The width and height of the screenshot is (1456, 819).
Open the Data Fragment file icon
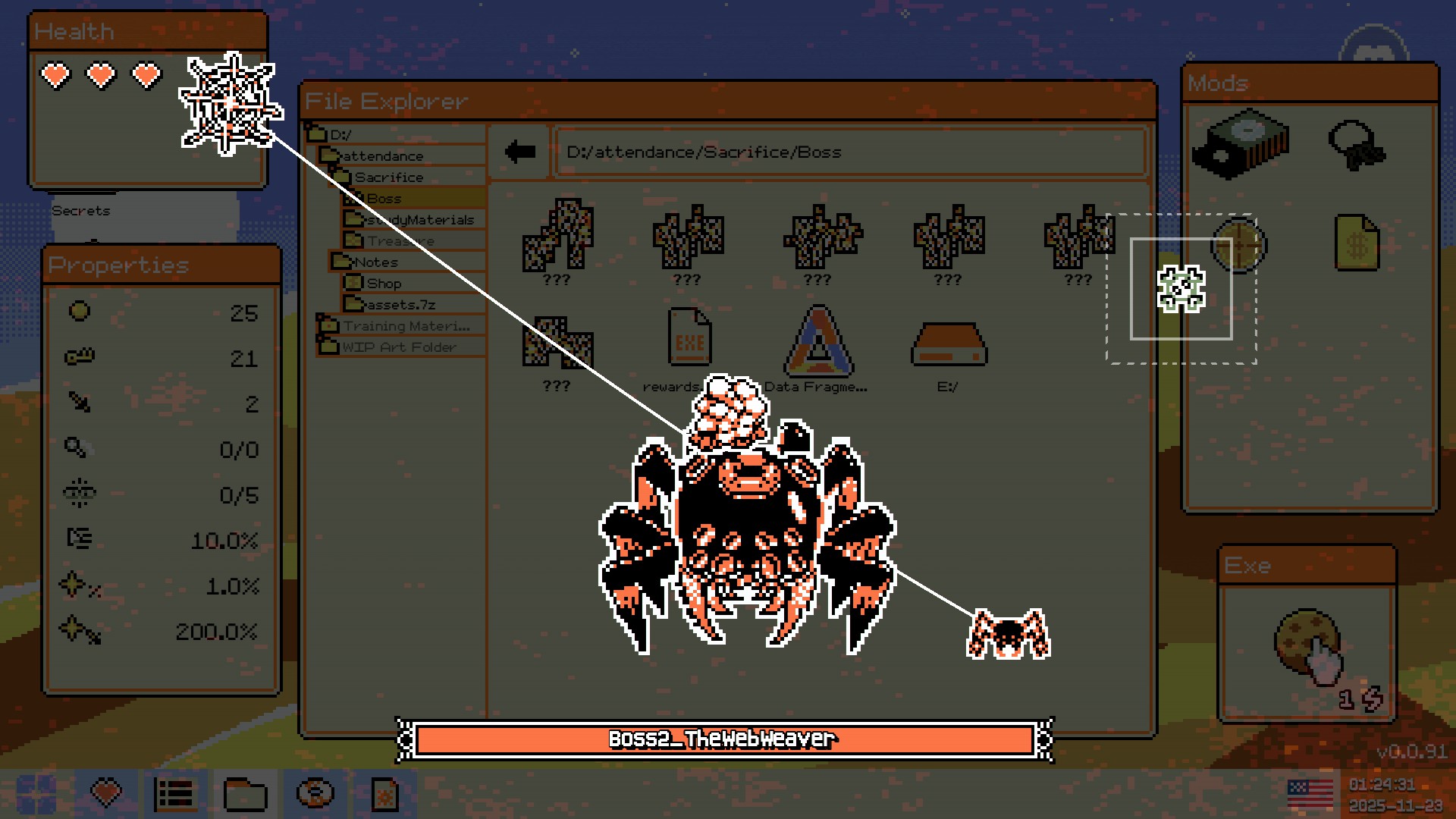point(817,341)
